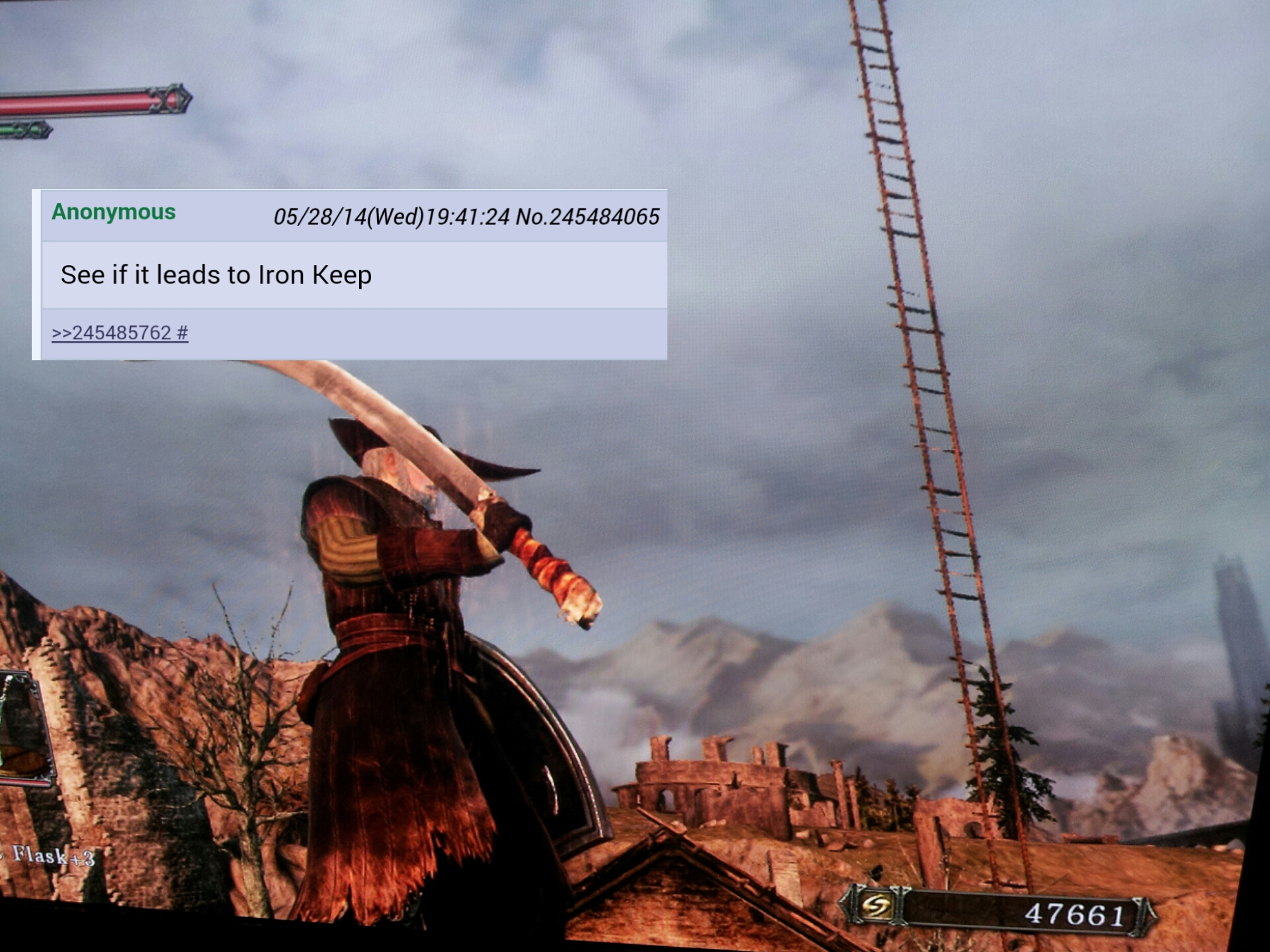Click post number No.245484065
The width and height of the screenshot is (1270, 952).
(x=587, y=217)
